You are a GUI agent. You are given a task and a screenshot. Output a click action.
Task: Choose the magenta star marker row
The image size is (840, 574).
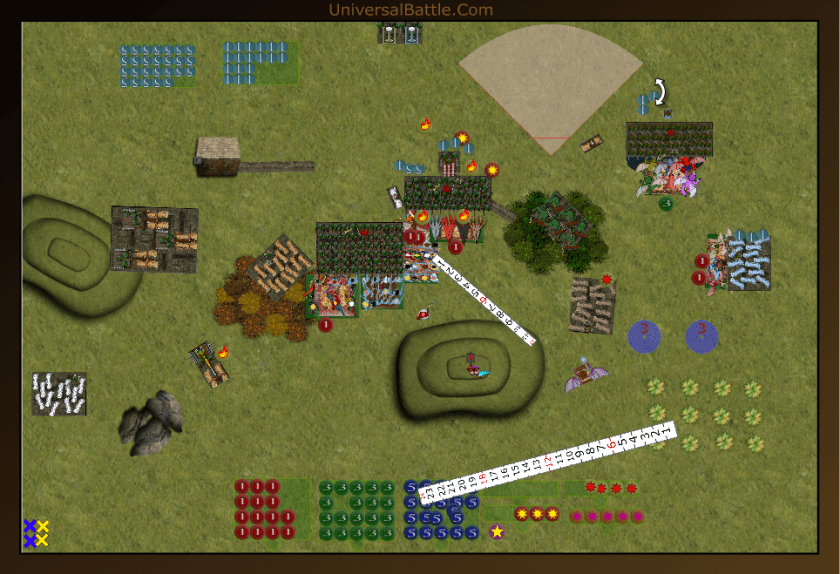tap(606, 517)
